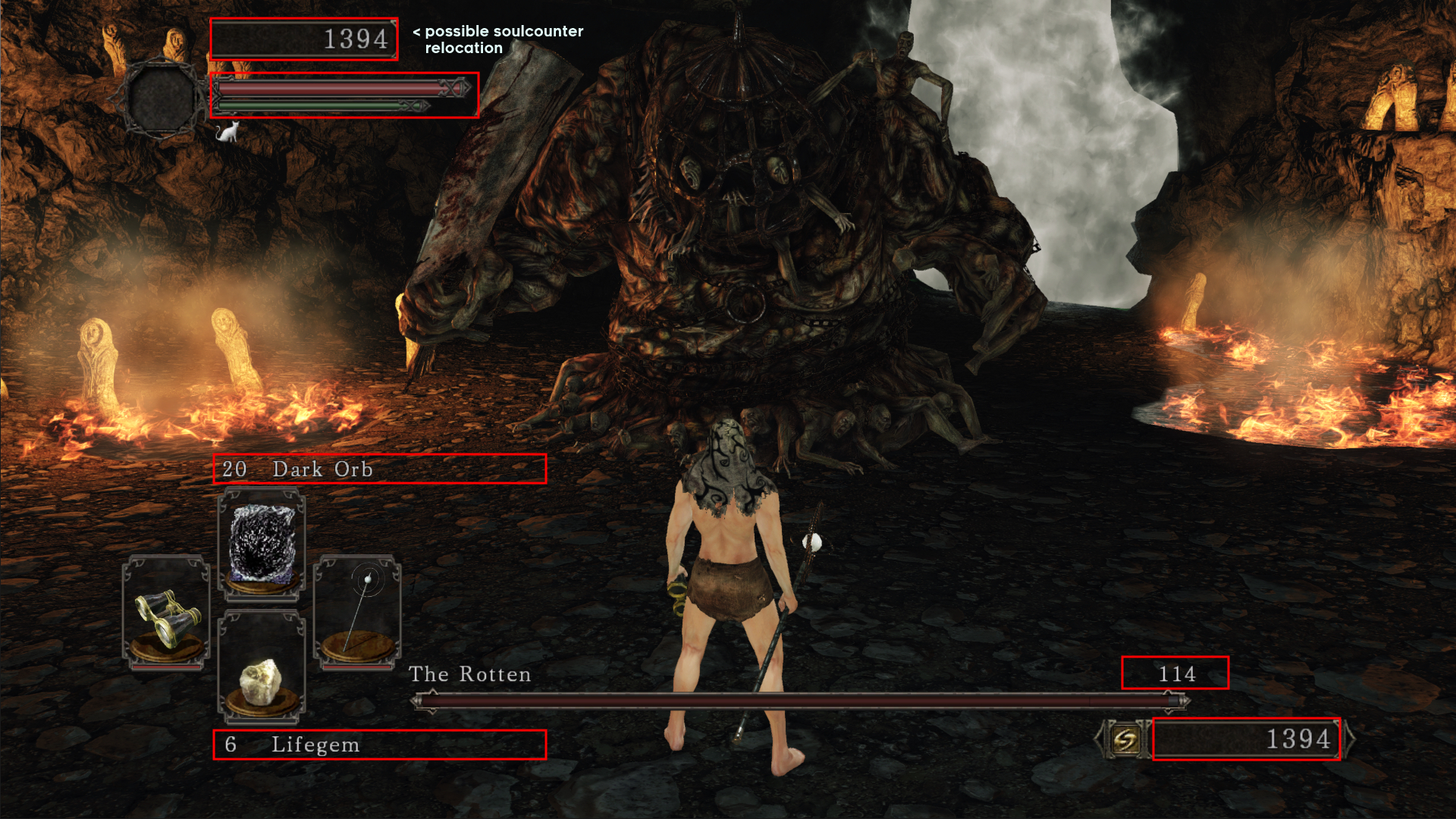Select the staff right-hand weapon slot
This screenshot has width=1456, height=819.
(357, 611)
